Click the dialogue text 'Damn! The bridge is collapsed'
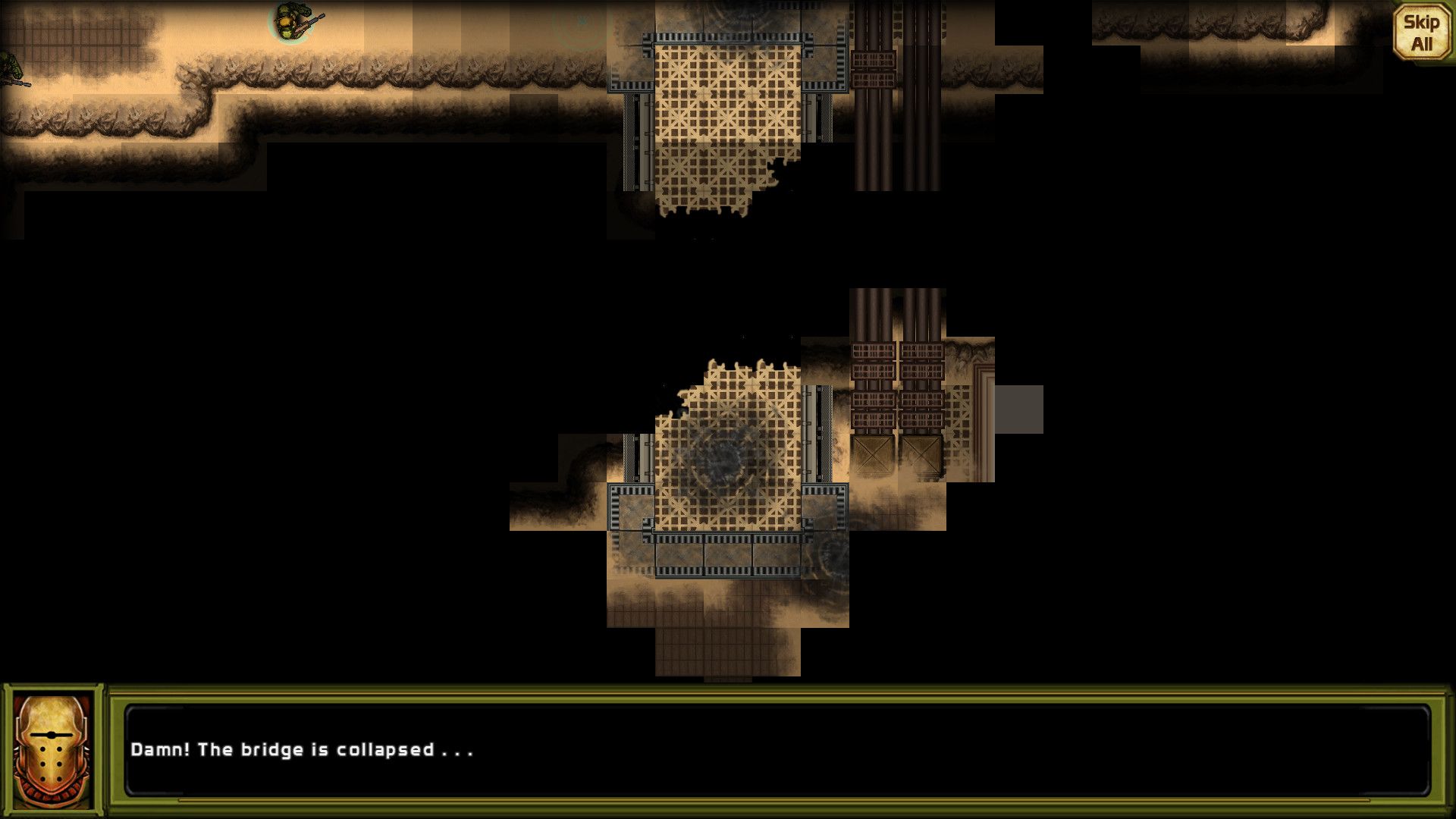The height and width of the screenshot is (819, 1456). 303,750
